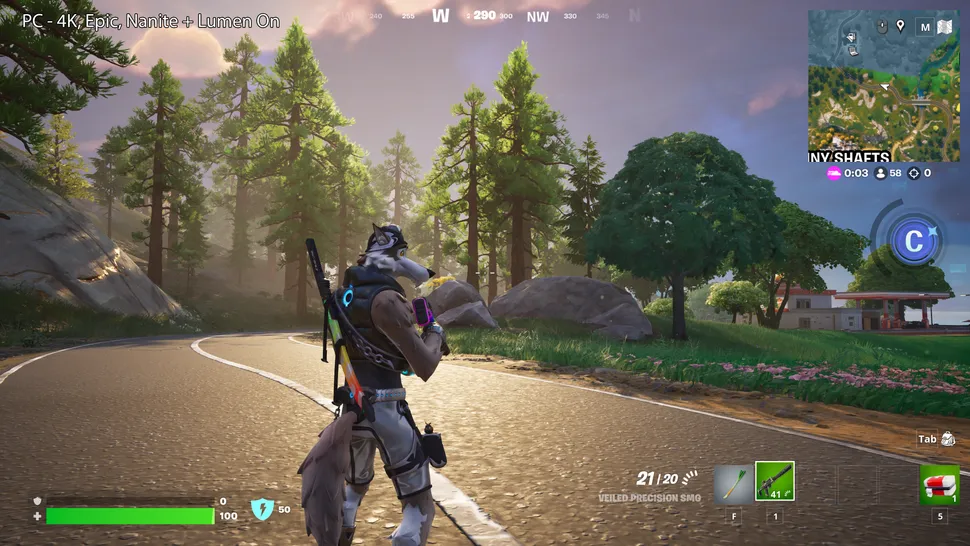Click the blue C medallion ability icon

[x=913, y=241]
